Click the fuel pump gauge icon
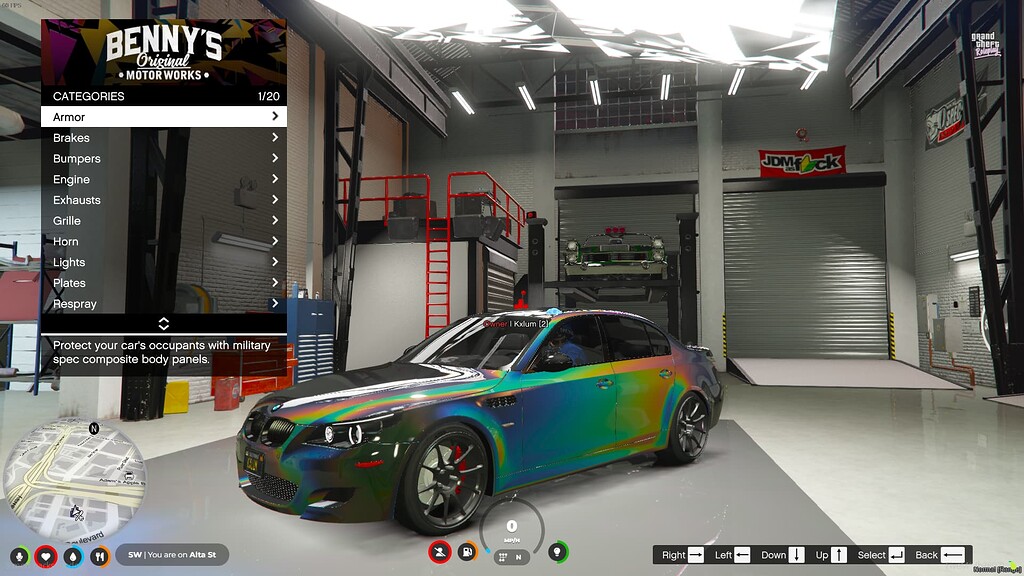 coord(466,551)
